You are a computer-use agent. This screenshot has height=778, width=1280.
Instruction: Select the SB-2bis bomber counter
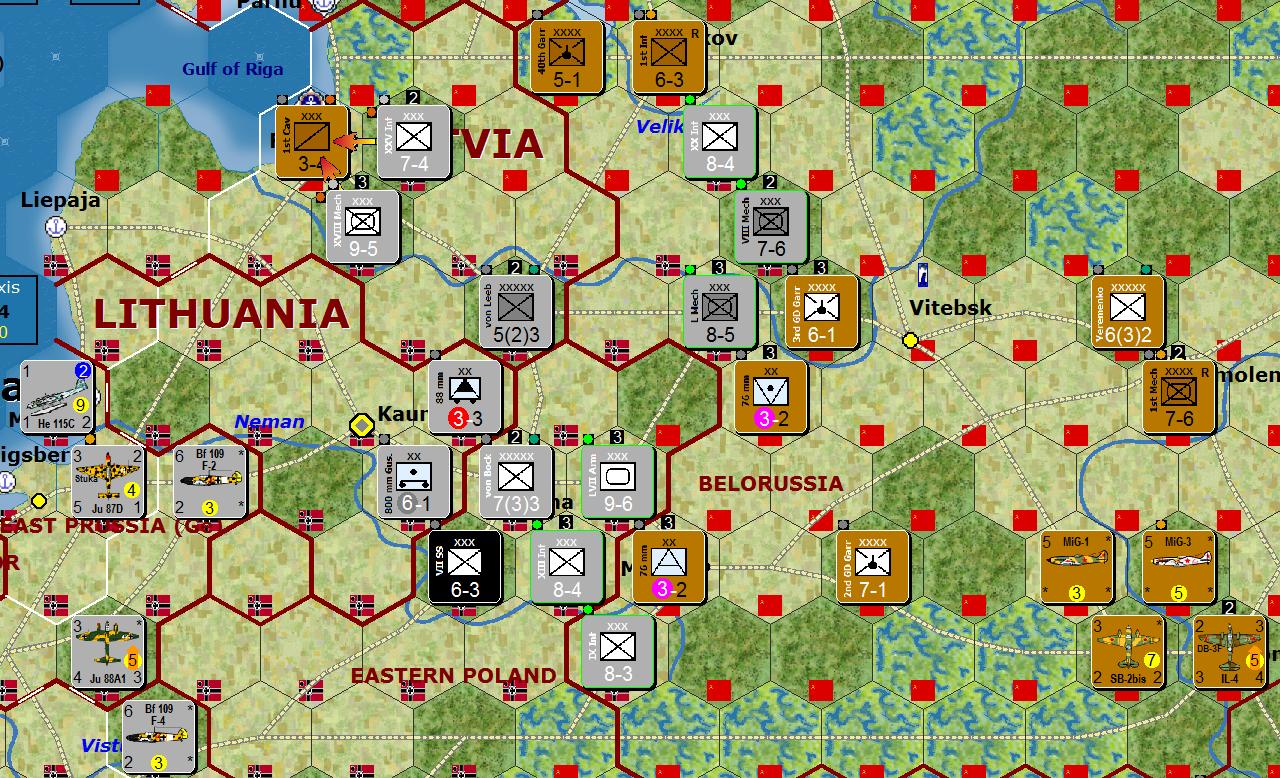coord(1129,651)
